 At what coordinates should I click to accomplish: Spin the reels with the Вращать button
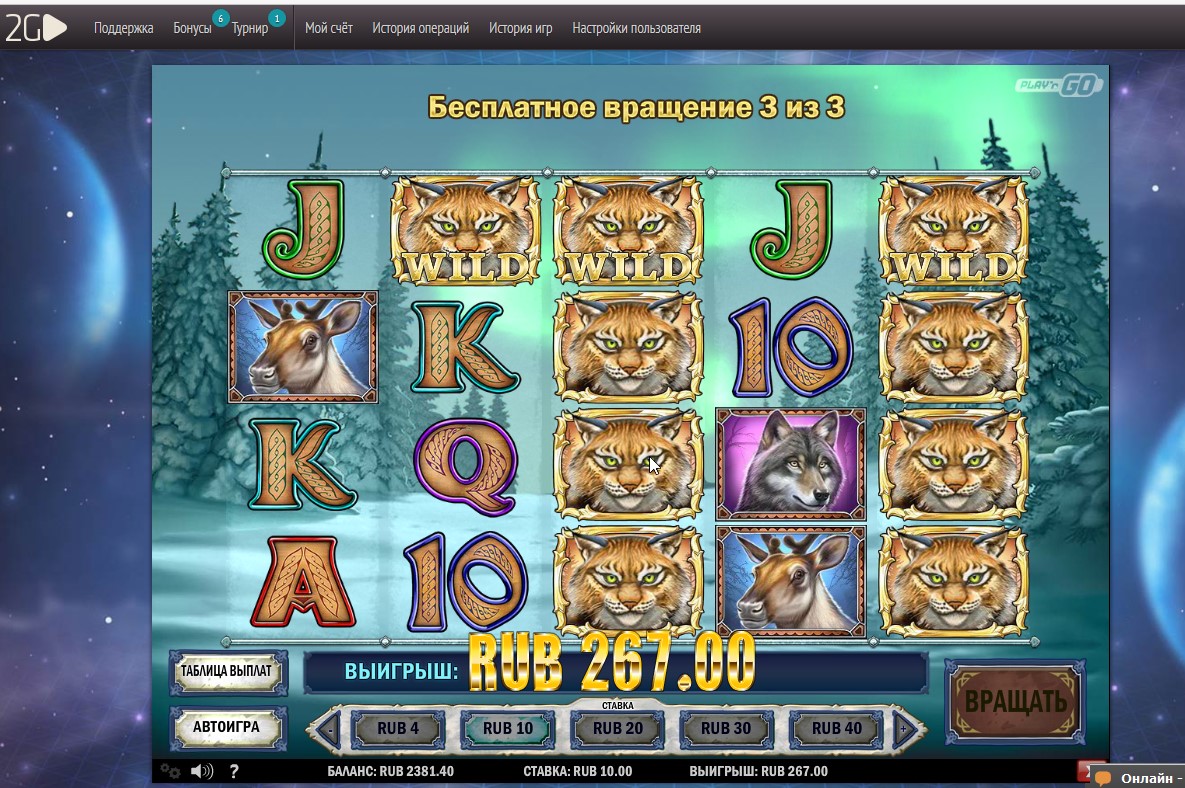(x=1014, y=702)
